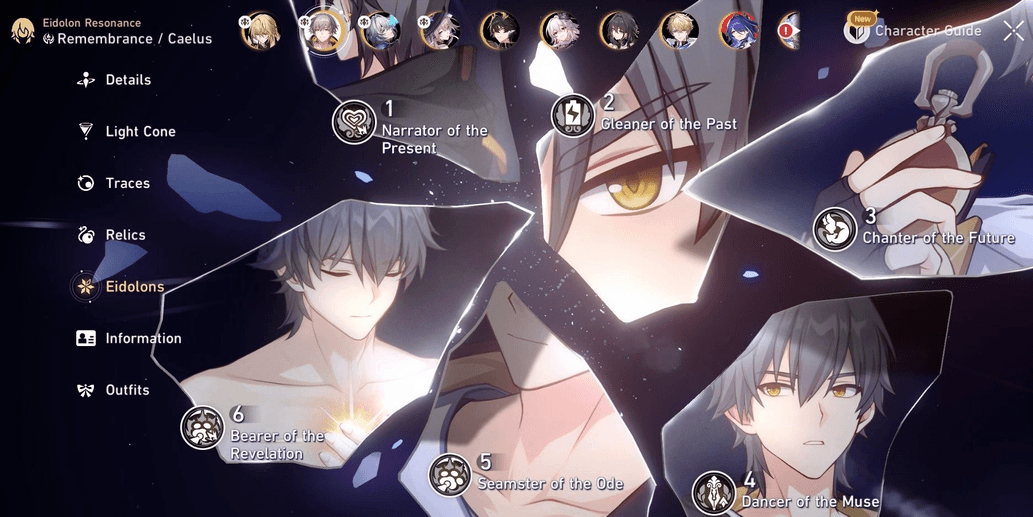1033x517 pixels.
Task: Select Eidolon 6 Bearer of the Revelation
Action: point(202,427)
